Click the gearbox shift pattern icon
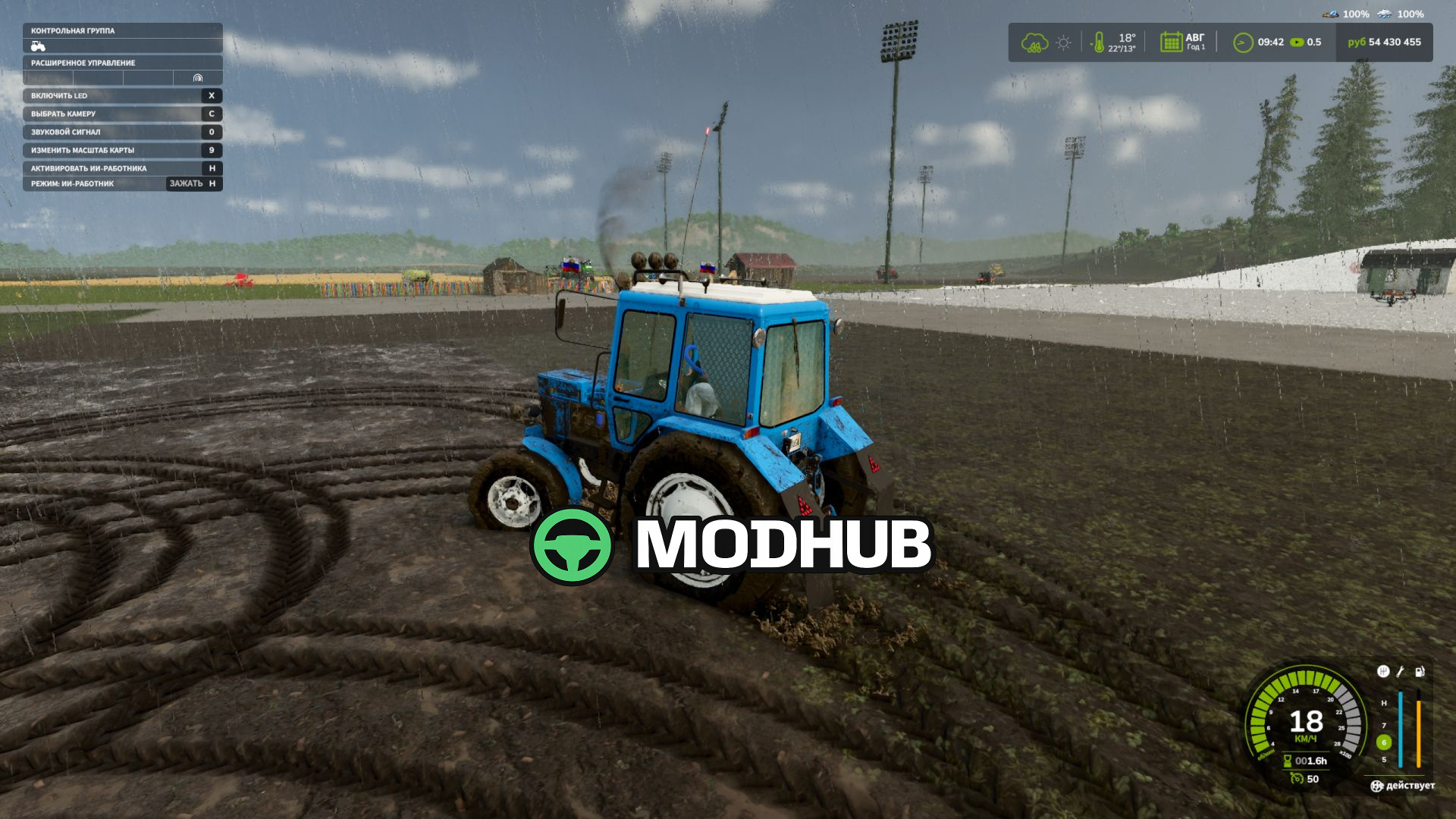The image size is (1456, 819). pos(1384,671)
